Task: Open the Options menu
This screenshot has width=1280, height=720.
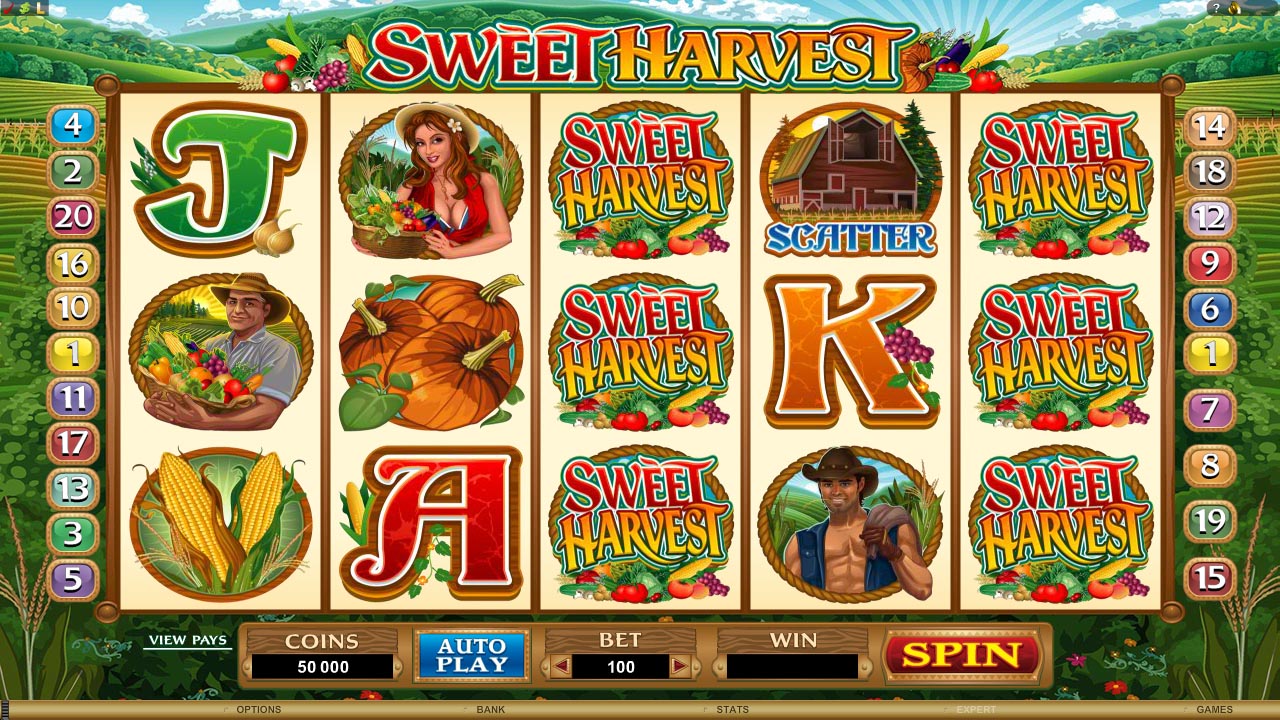Action: coord(258,710)
